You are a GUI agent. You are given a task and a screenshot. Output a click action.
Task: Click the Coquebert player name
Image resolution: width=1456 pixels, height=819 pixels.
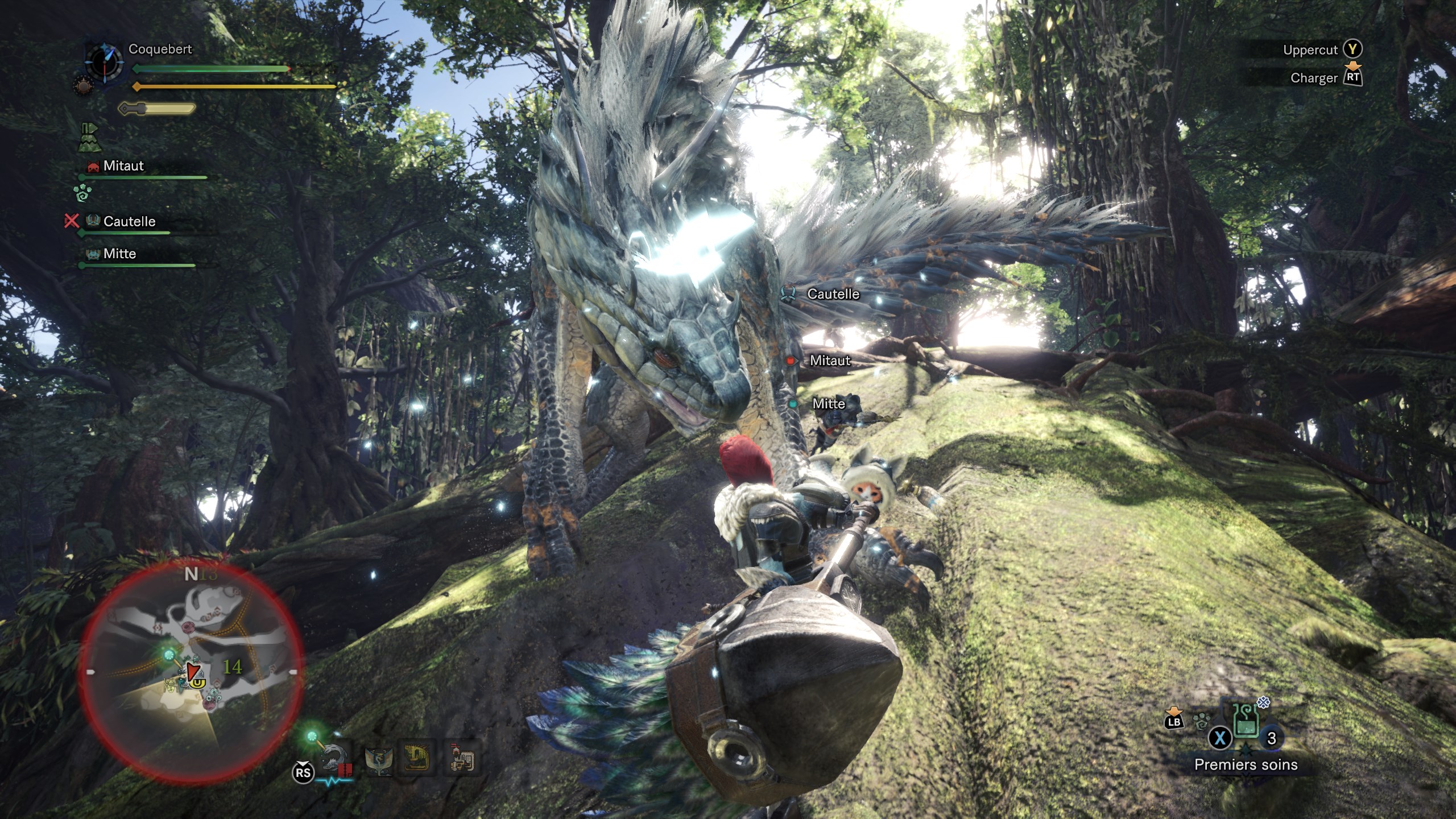point(160,49)
